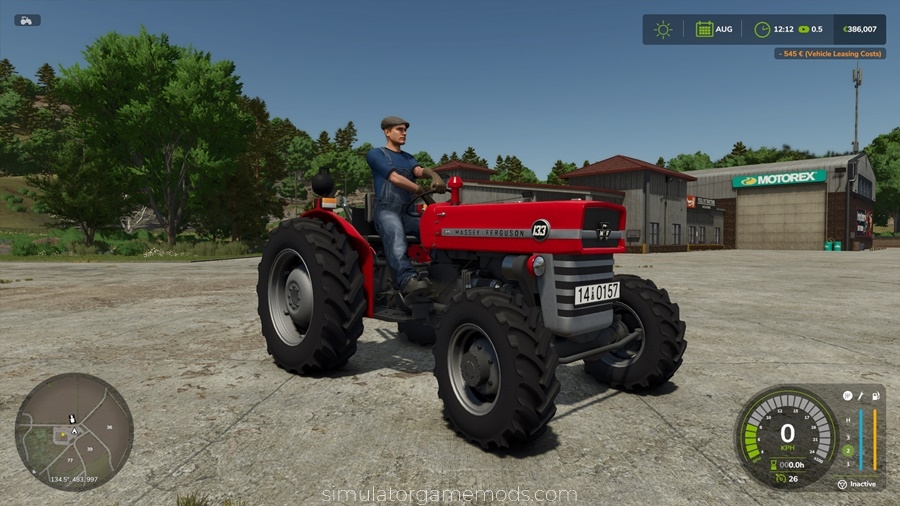Select the gearbox icon above the gear list
This screenshot has height=506, width=900.
pos(847,396)
